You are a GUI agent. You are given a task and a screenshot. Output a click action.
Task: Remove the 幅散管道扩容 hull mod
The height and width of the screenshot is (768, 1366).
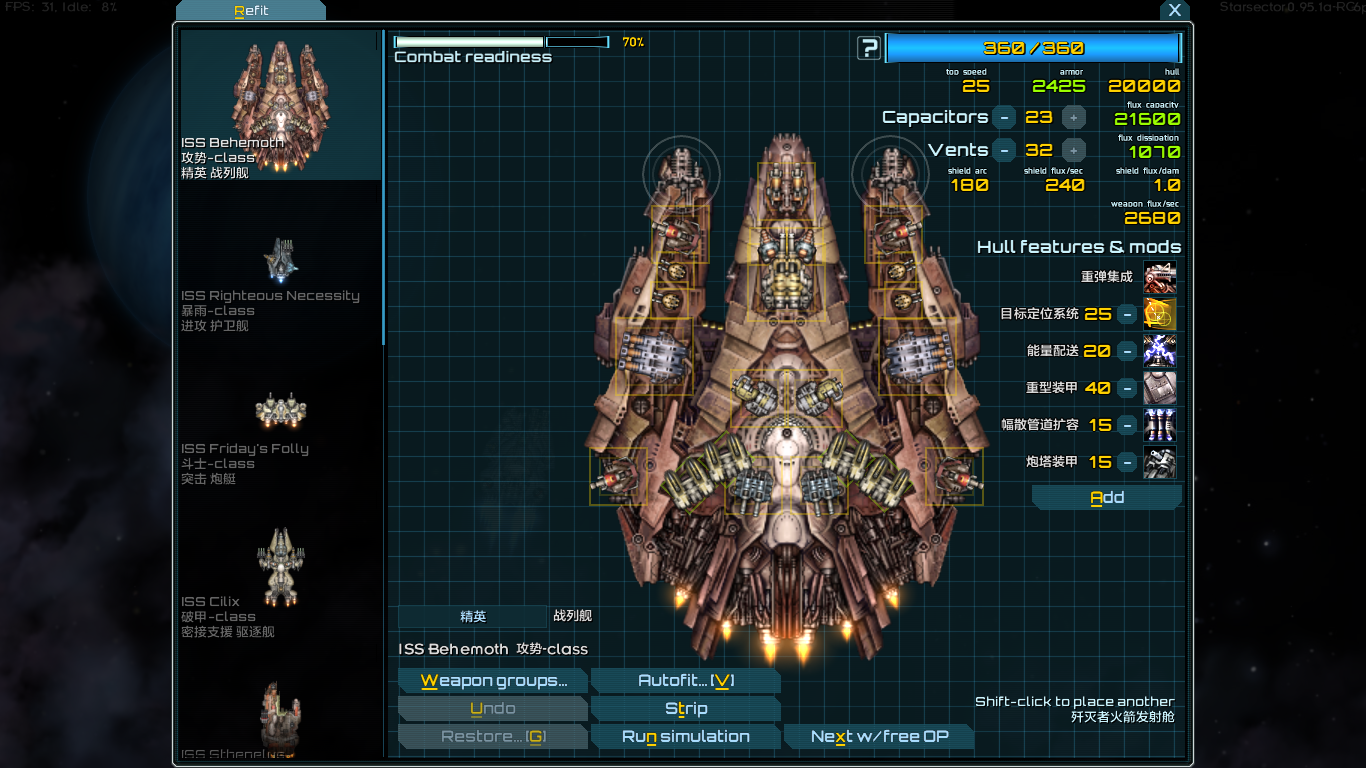[1127, 425]
